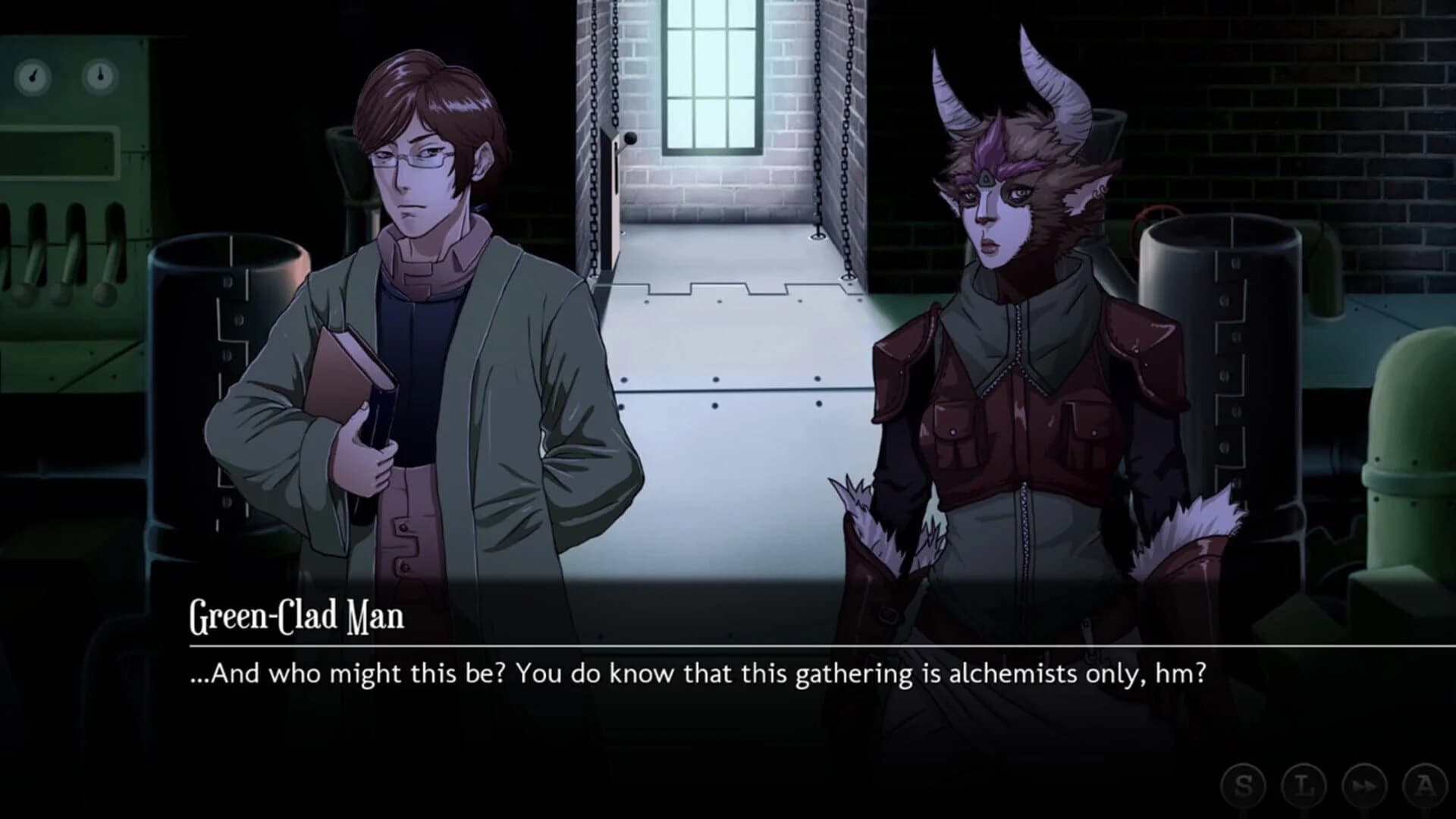The image size is (1456, 819).
Task: Open the load screen with the L icon
Action: click(x=1304, y=785)
